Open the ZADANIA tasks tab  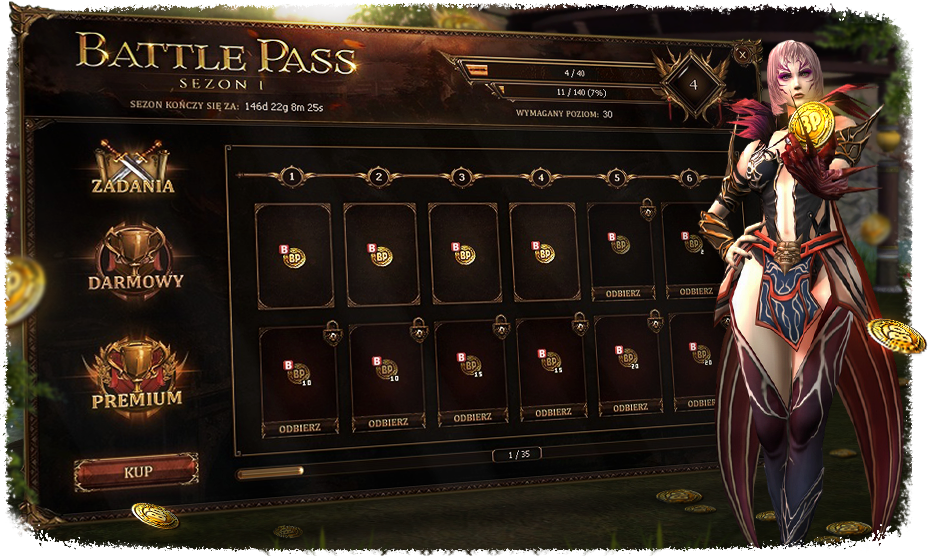[x=132, y=168]
